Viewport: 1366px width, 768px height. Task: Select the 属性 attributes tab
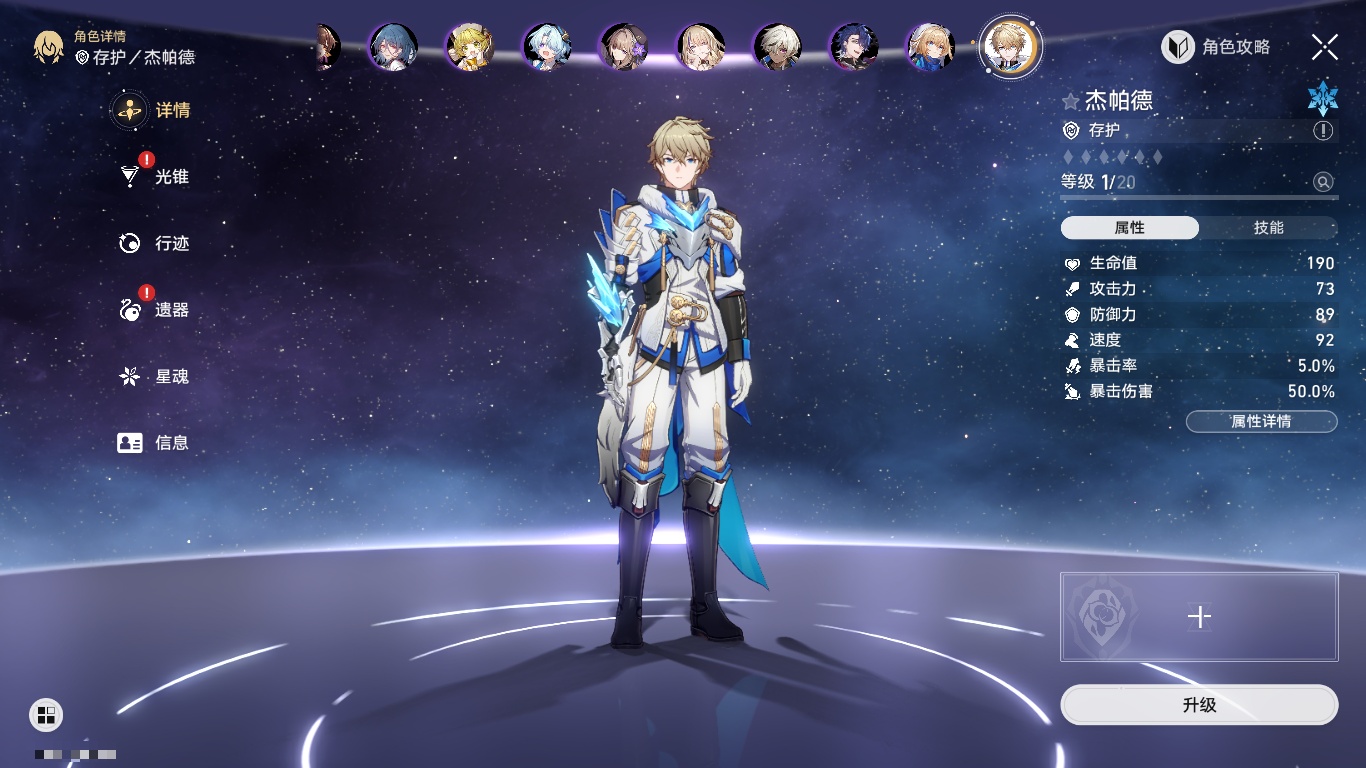pyautogui.click(x=1130, y=228)
